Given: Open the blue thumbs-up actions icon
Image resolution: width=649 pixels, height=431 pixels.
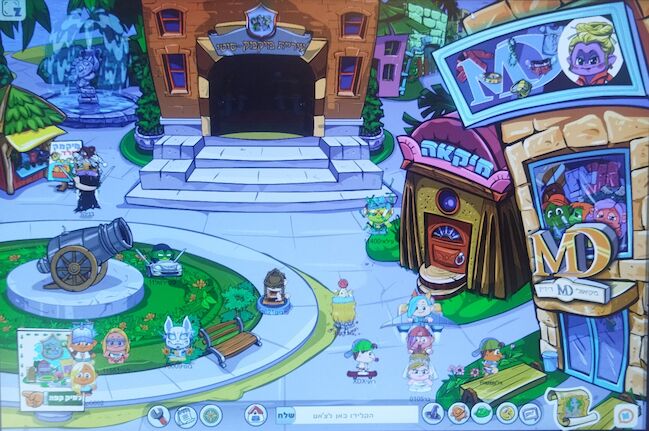Looking at the screenshot, I should point(433,413).
